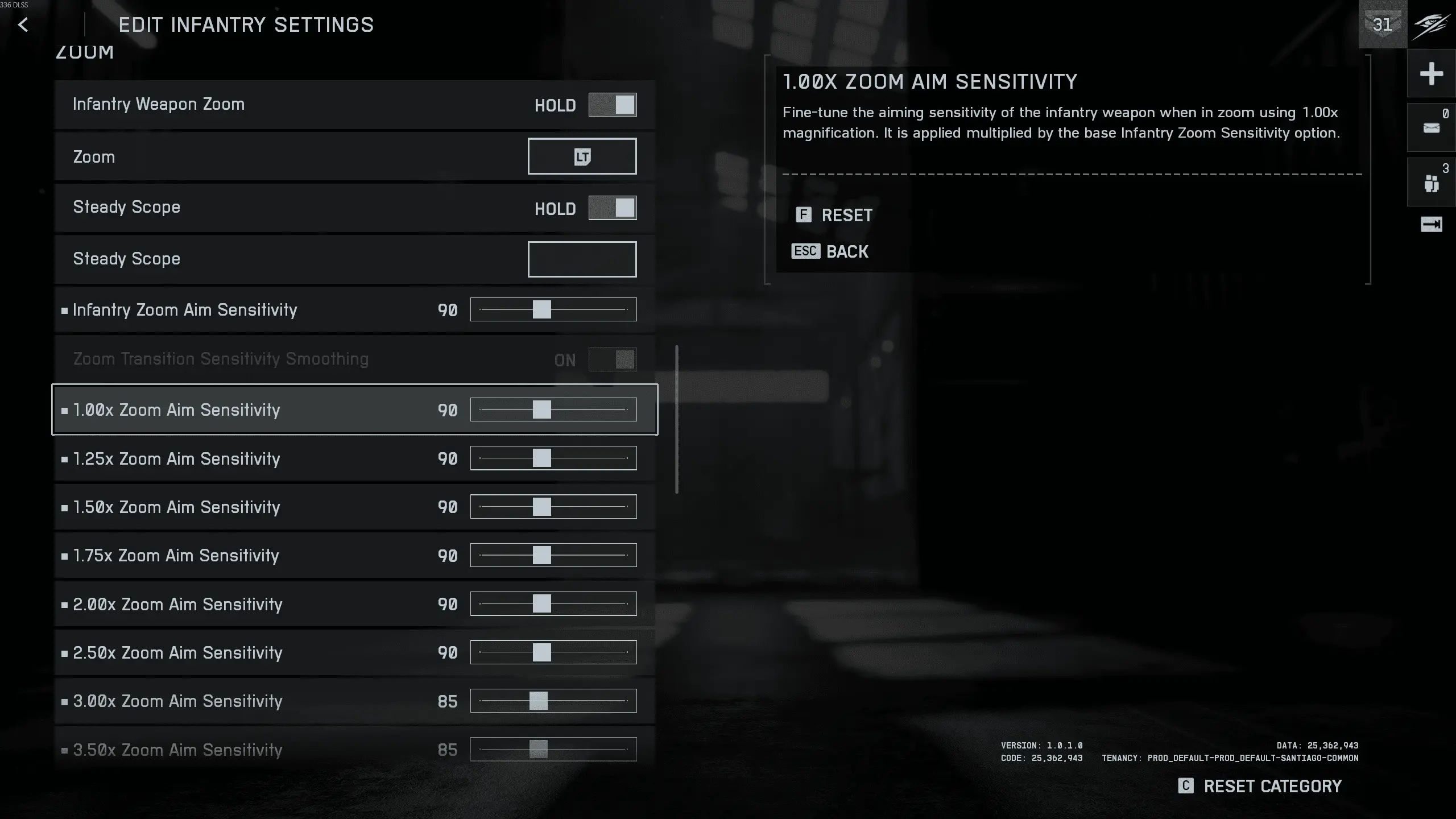Click the plus icon to invite to party
1456x819 pixels.
(x=1431, y=73)
